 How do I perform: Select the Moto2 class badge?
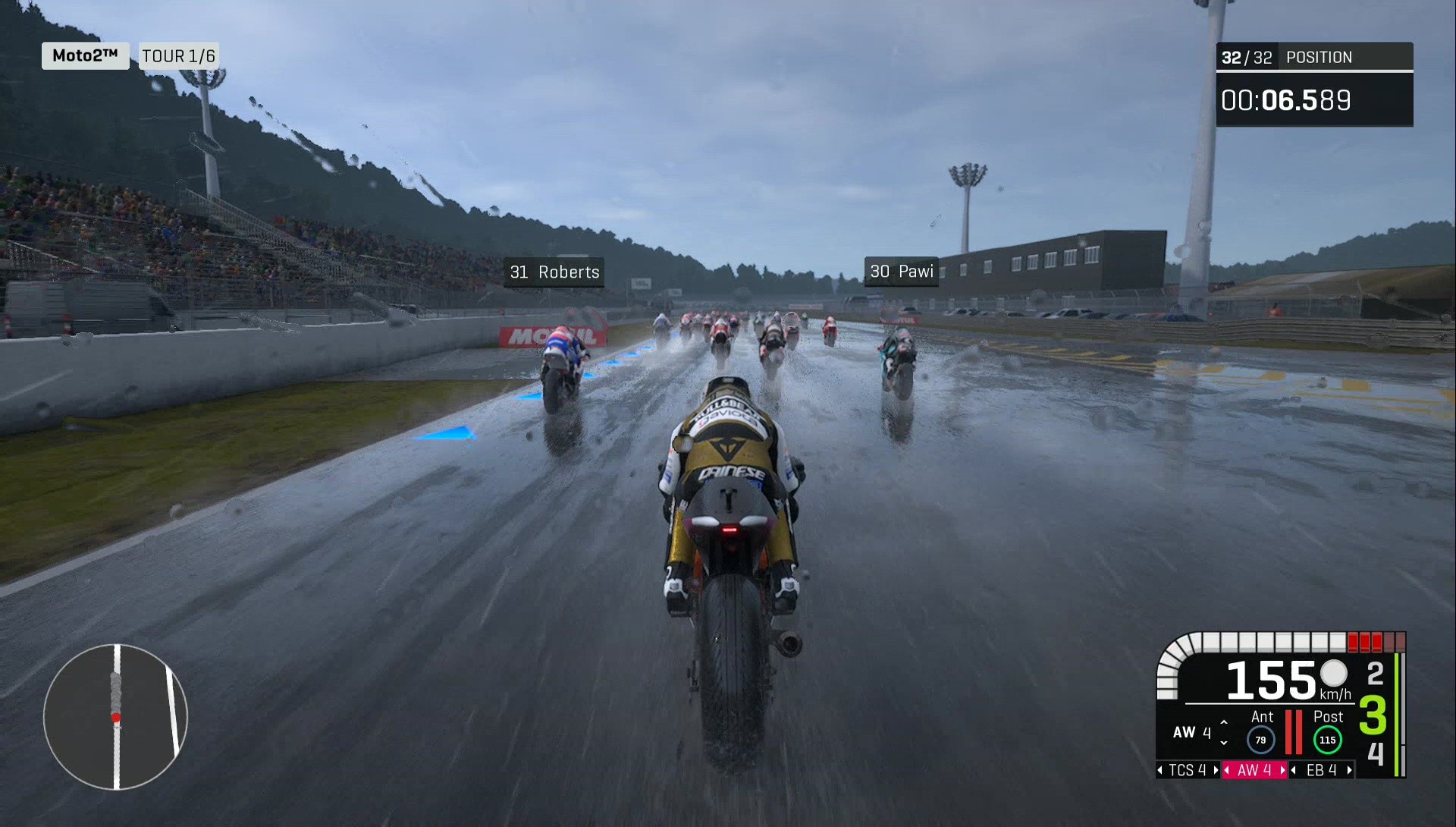pyautogui.click(x=84, y=55)
